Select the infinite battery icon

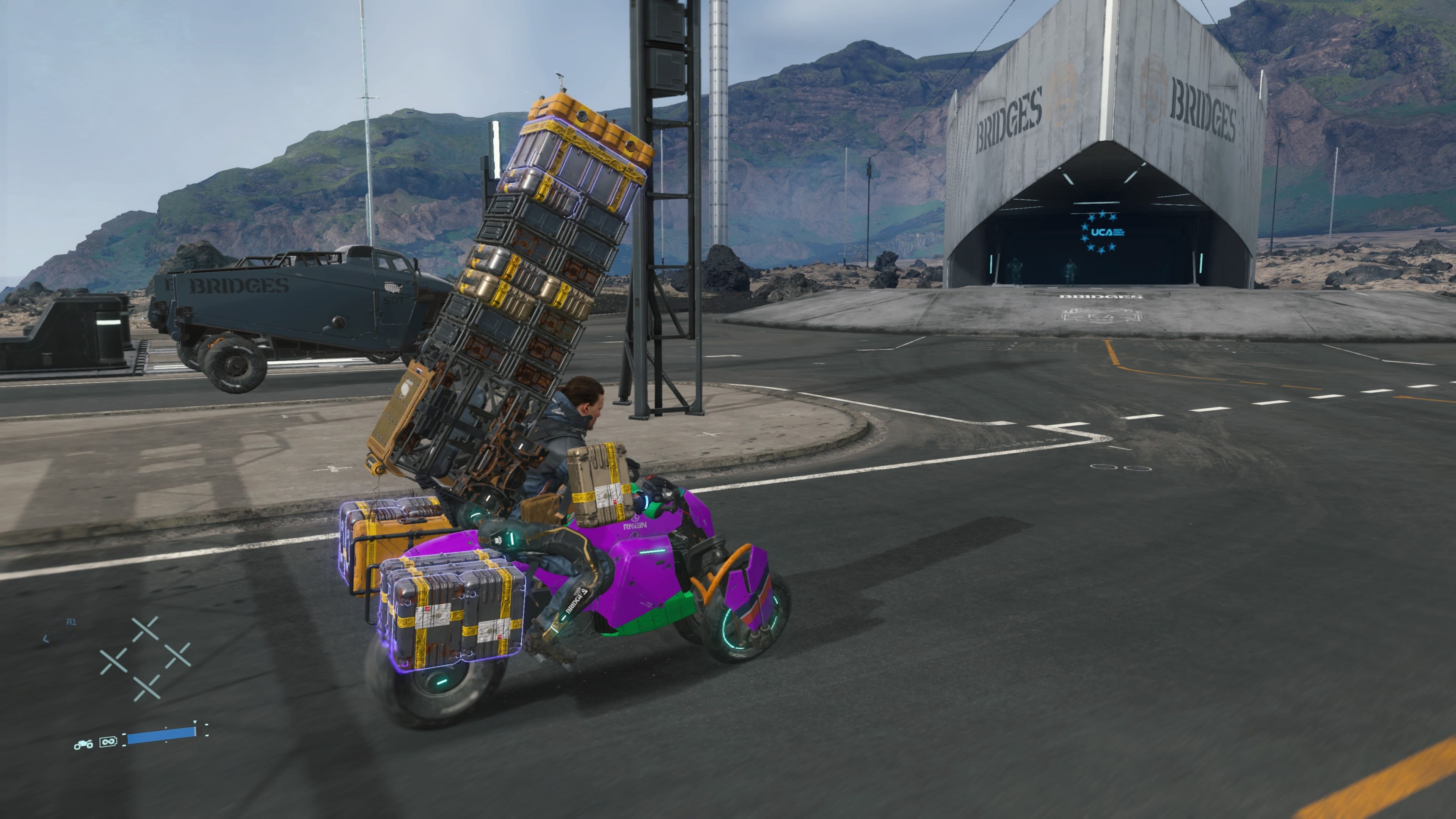[x=108, y=742]
